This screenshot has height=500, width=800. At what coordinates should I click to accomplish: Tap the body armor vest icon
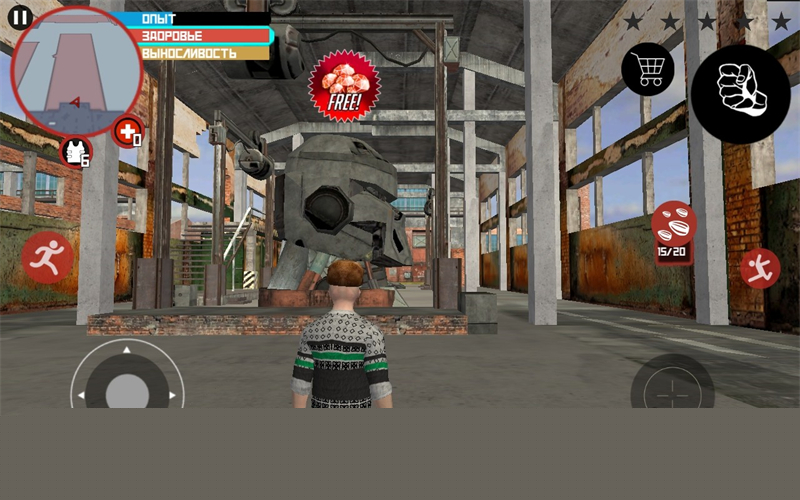point(76,152)
